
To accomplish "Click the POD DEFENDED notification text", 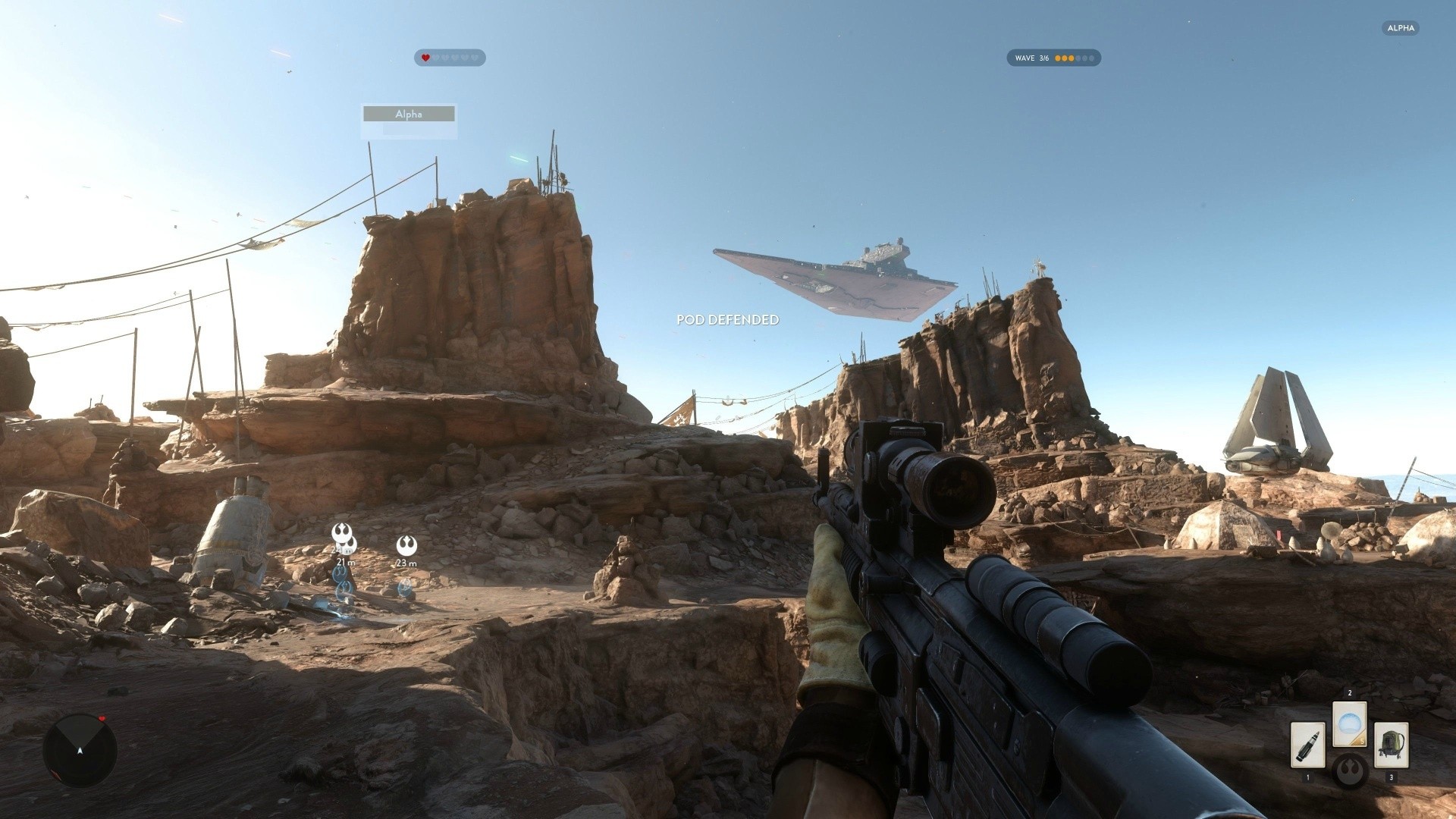I will click(728, 319).
